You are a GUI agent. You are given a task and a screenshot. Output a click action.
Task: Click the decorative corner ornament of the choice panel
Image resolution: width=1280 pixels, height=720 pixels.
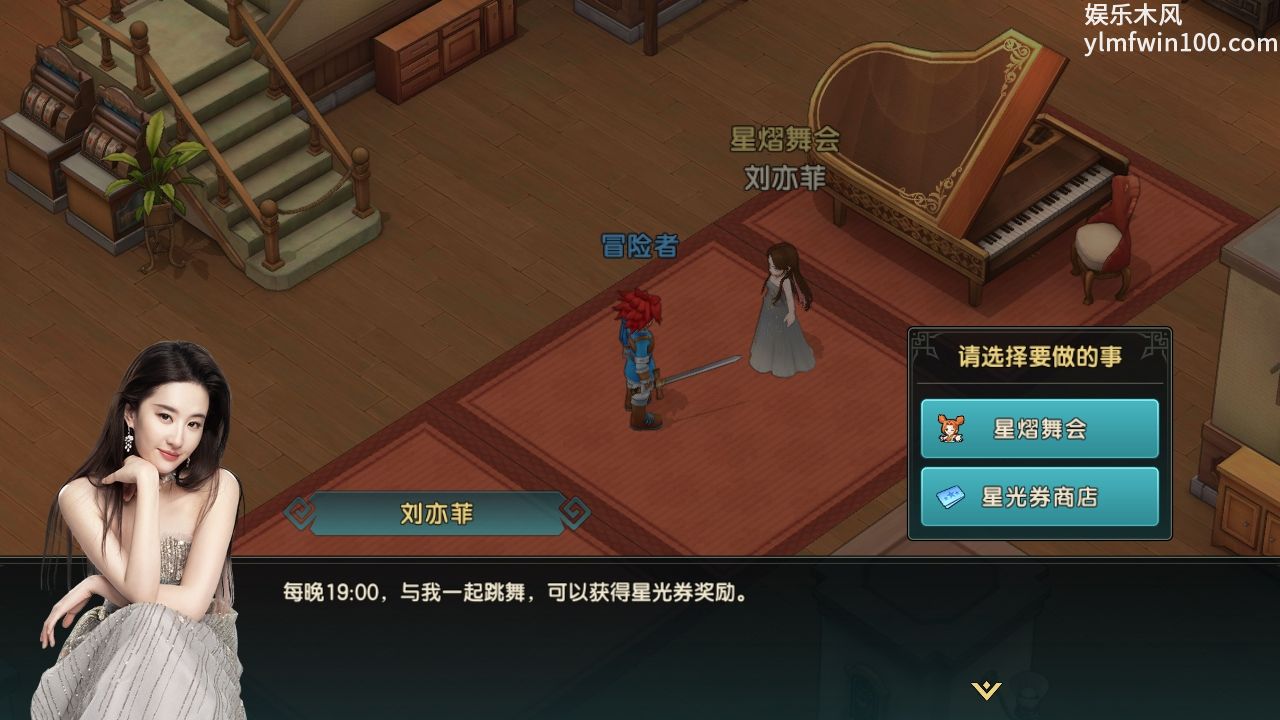(919, 338)
